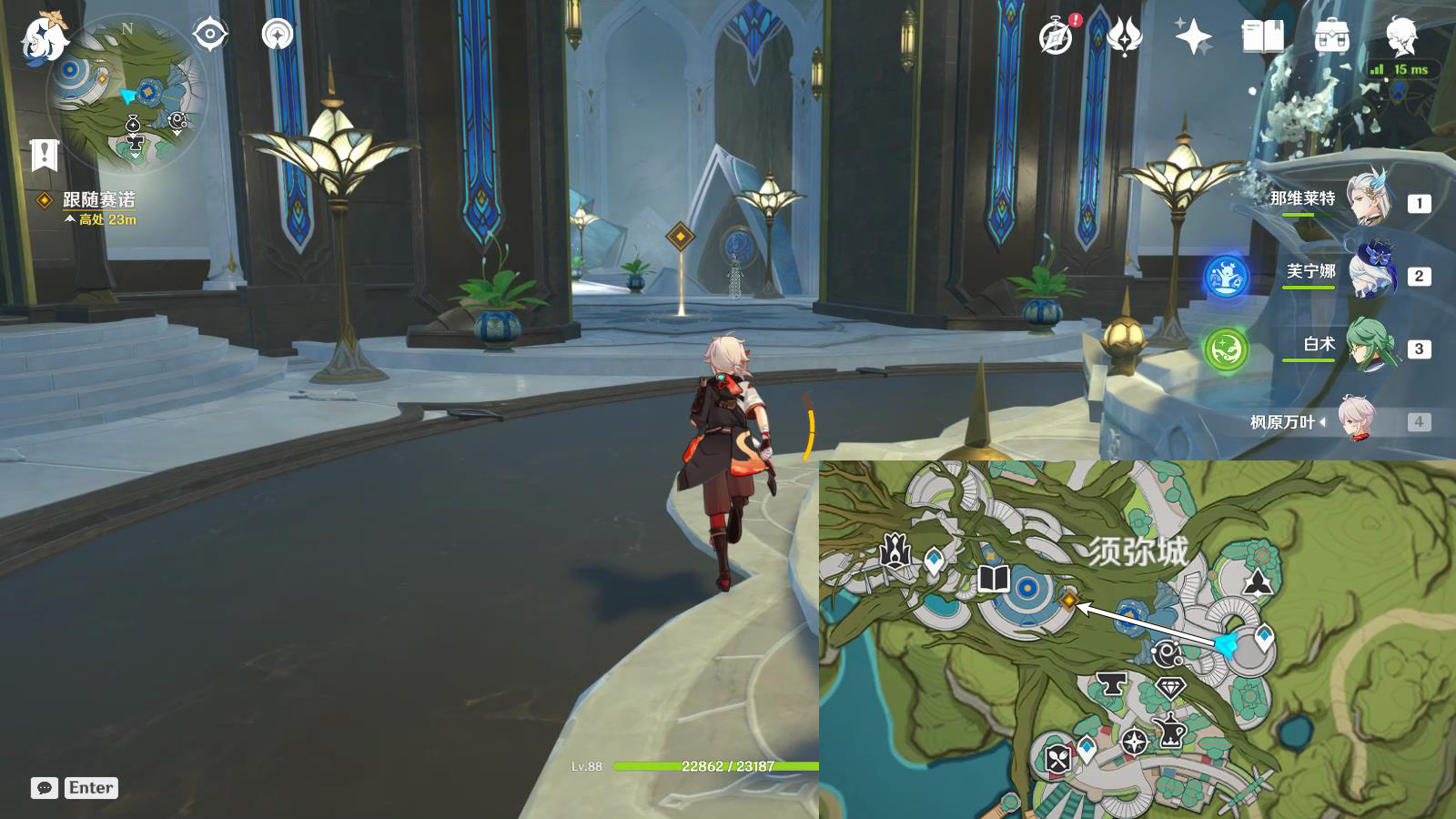
Task: Click the quest navigation target icon
Action: [x=210, y=35]
